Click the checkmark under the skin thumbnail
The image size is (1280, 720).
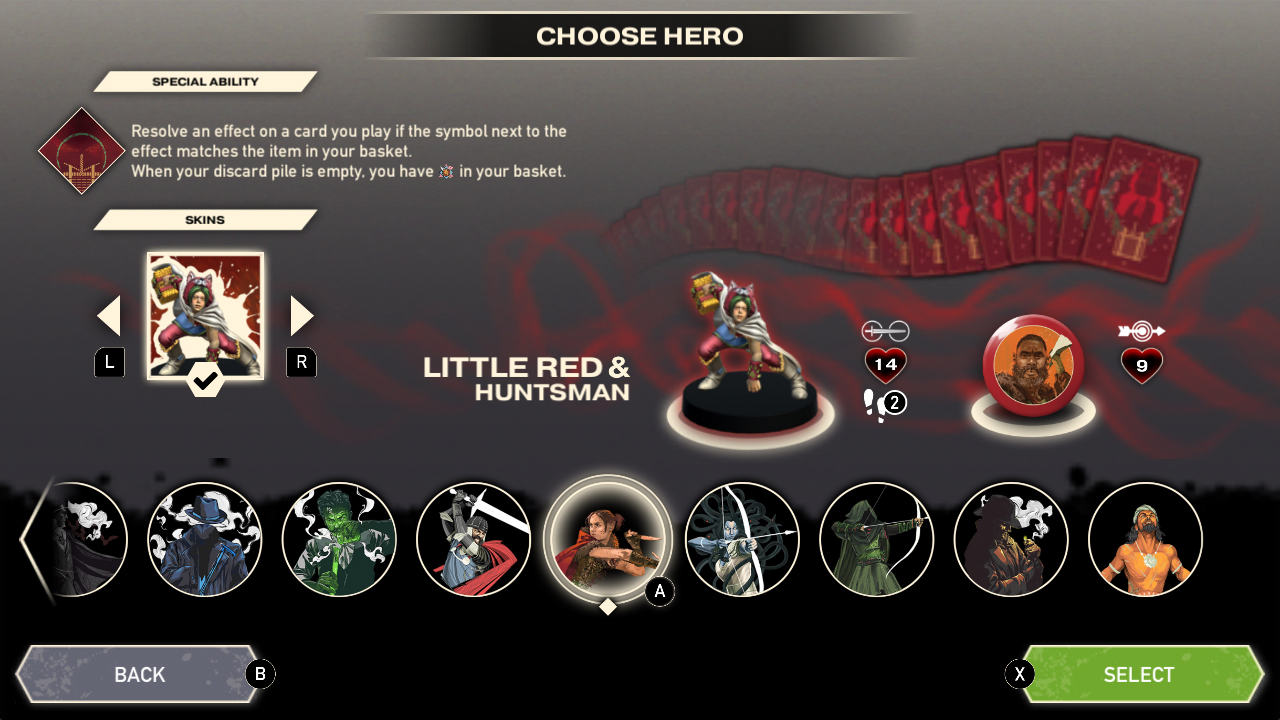click(x=205, y=382)
